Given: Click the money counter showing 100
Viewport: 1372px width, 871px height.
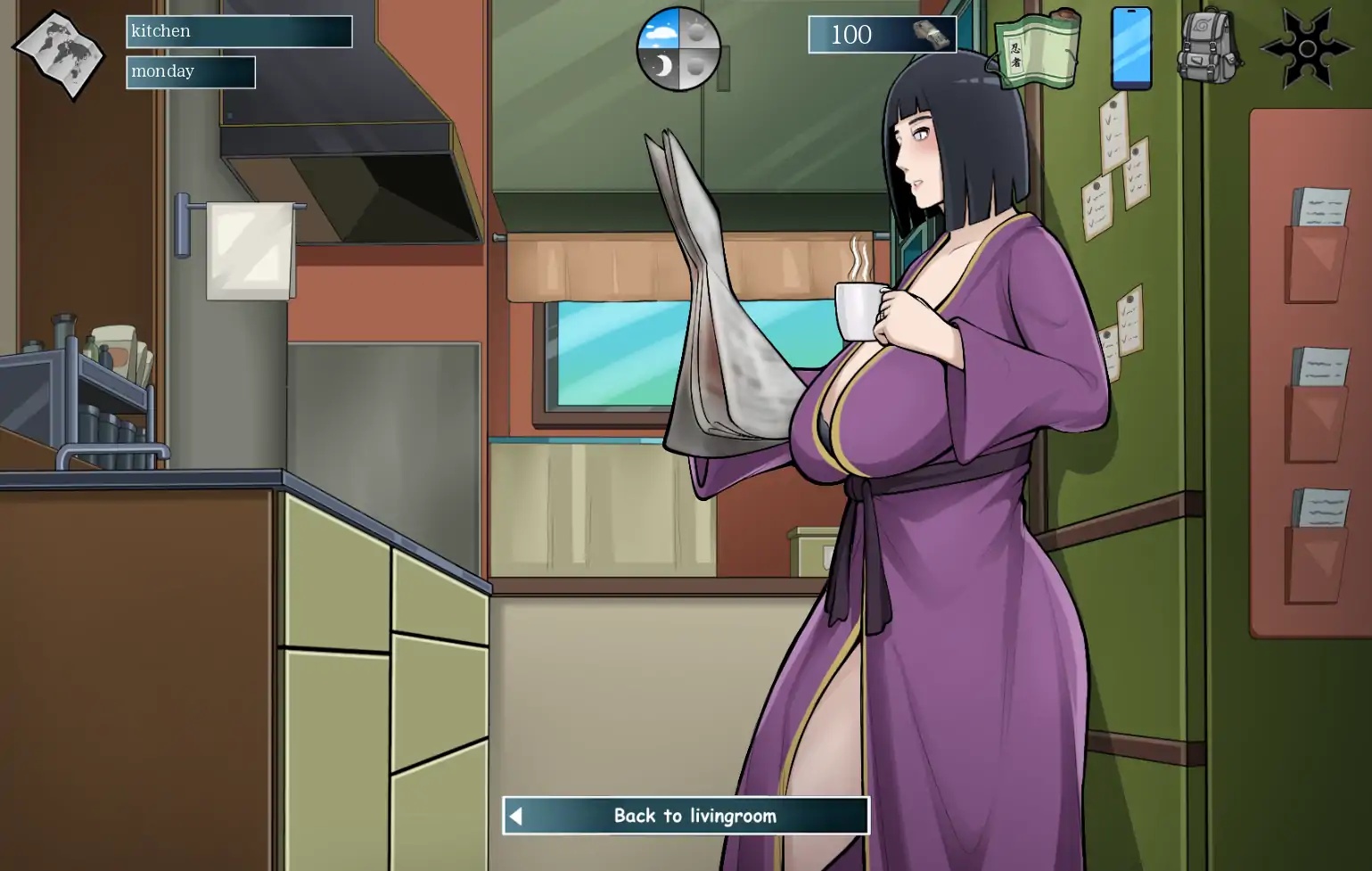Looking at the screenshot, I should tap(854, 35).
